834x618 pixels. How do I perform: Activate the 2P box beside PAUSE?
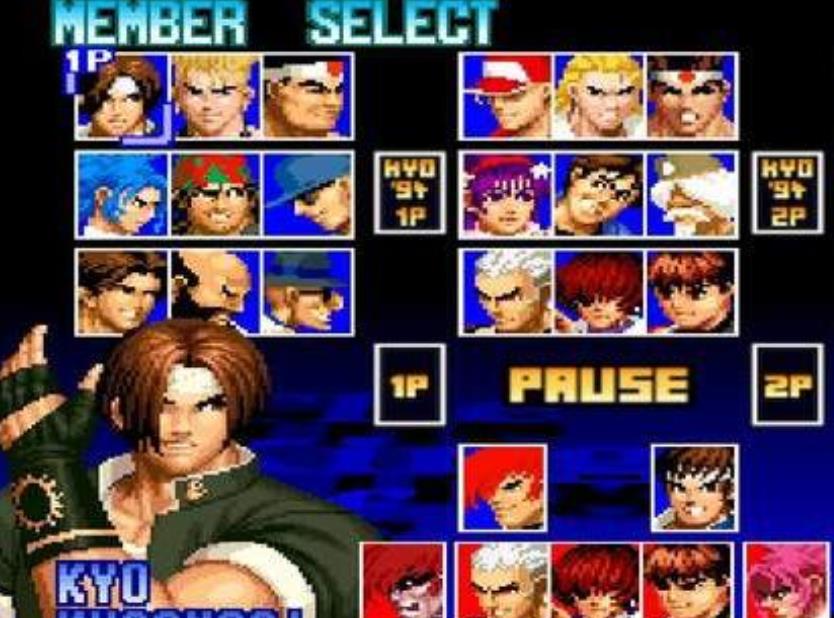(786, 385)
